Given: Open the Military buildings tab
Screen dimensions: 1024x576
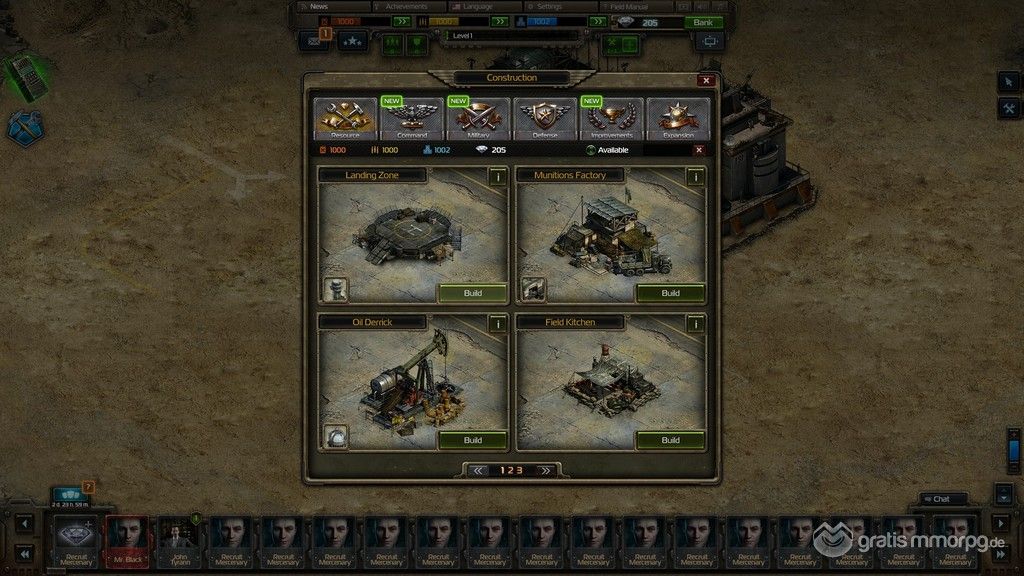Looking at the screenshot, I should (x=478, y=118).
